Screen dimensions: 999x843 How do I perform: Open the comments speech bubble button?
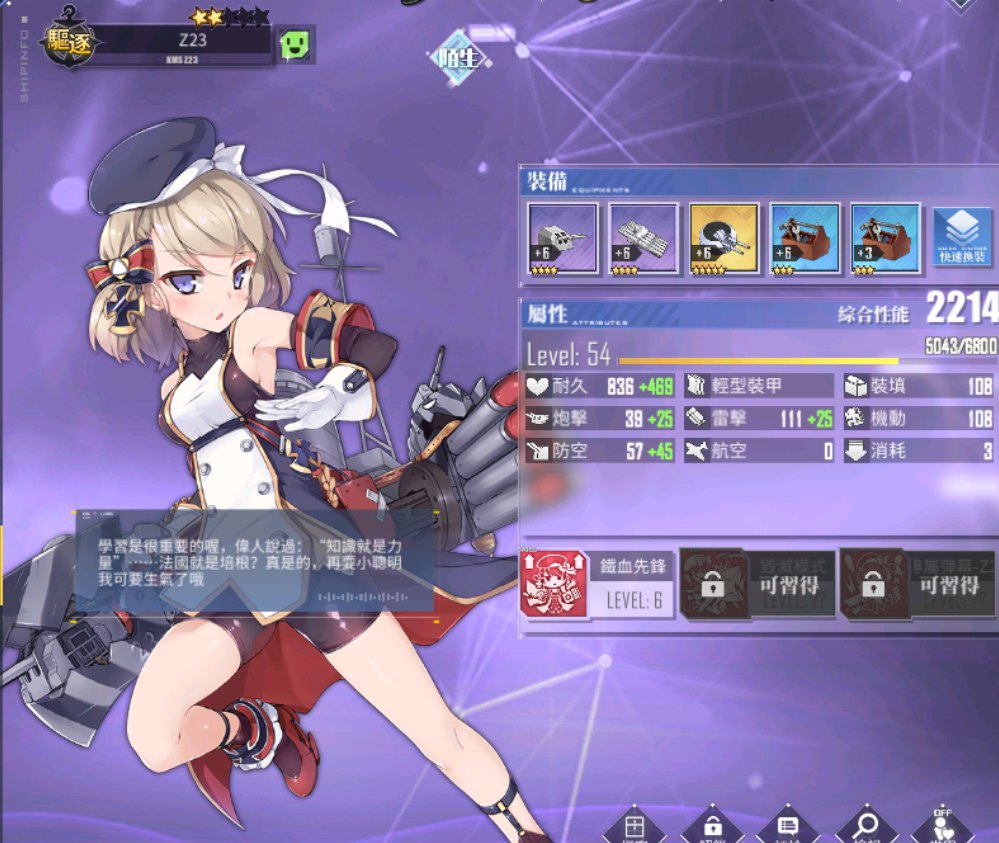(x=788, y=828)
